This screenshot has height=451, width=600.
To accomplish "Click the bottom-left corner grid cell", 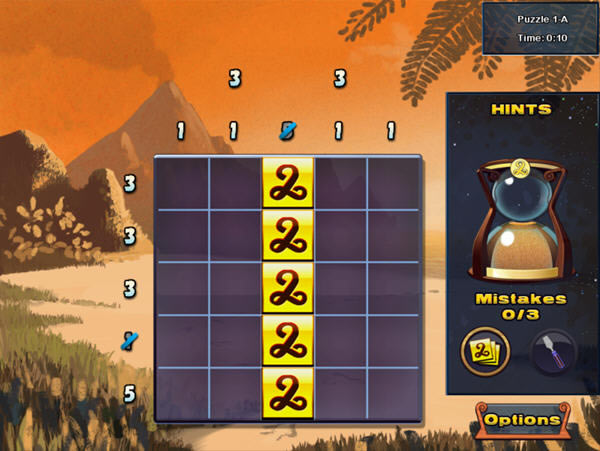I will point(182,394).
